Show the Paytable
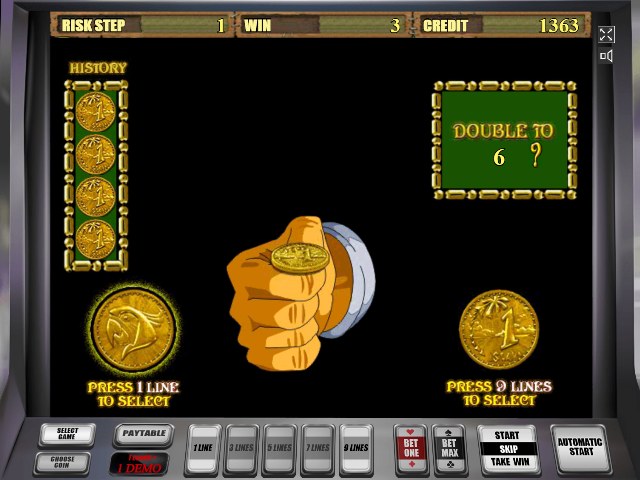 (x=142, y=435)
